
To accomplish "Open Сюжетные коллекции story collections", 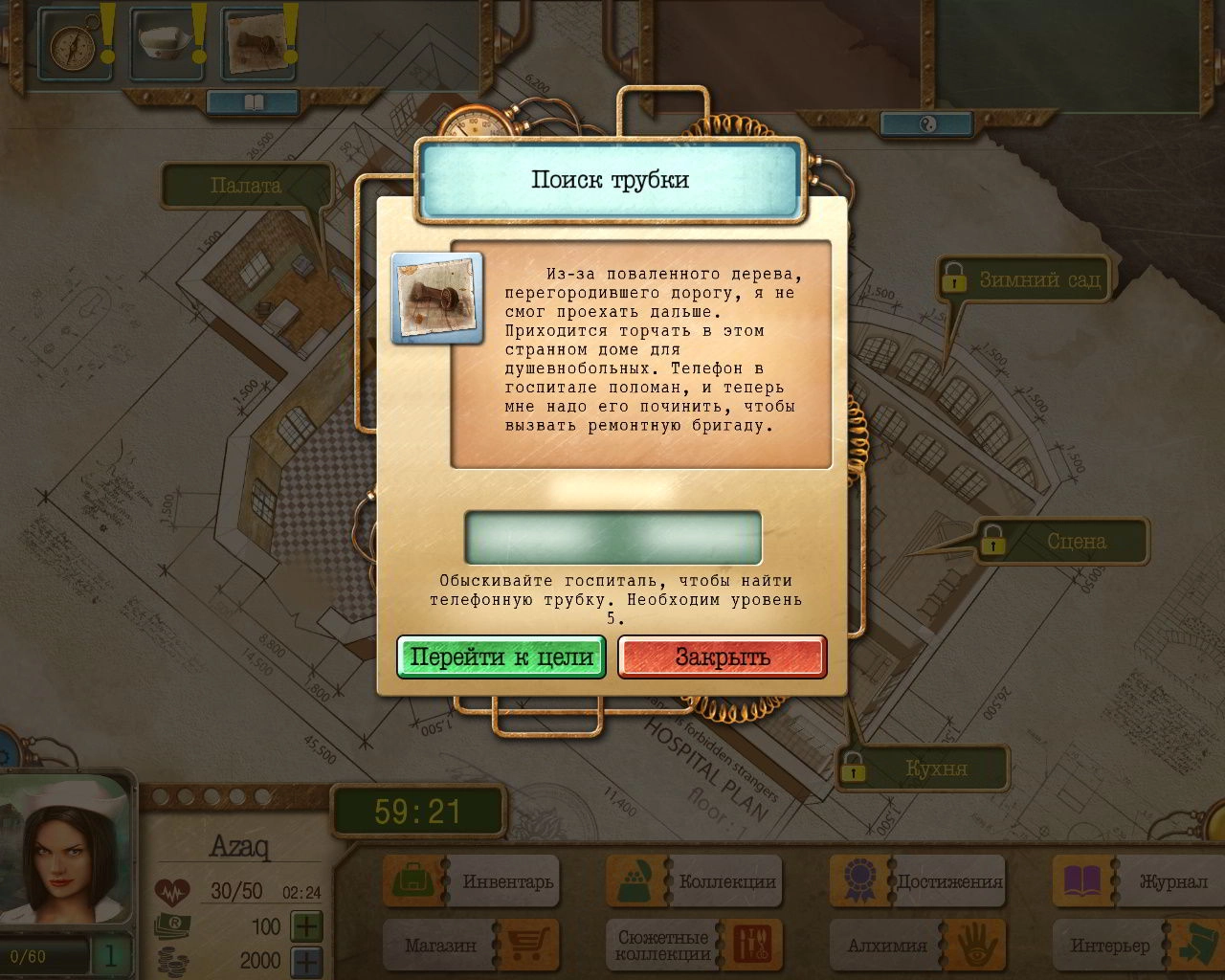I will [695, 946].
